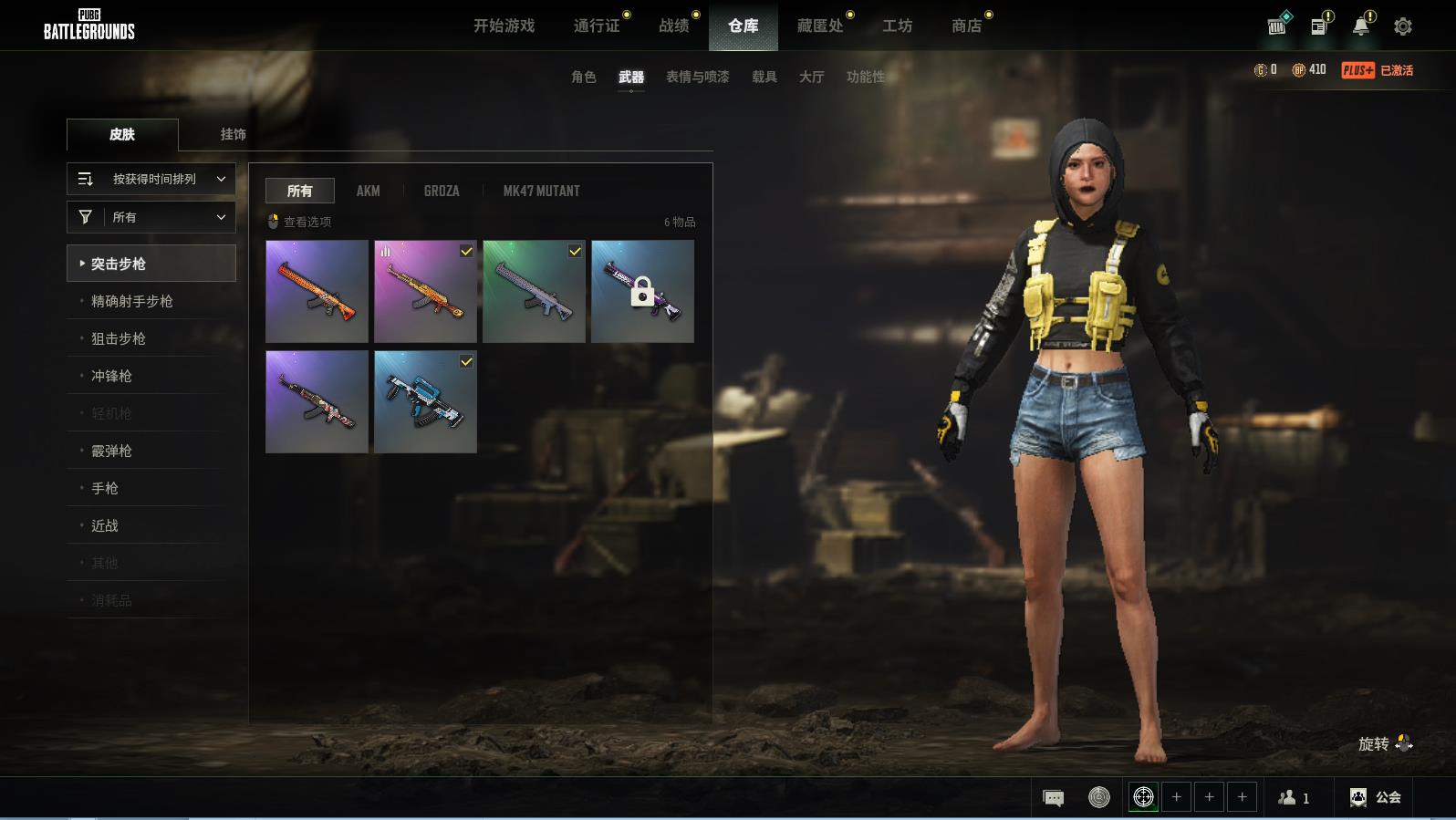This screenshot has height=820, width=1456.
Task: Open the settings gear icon
Action: [x=1402, y=26]
